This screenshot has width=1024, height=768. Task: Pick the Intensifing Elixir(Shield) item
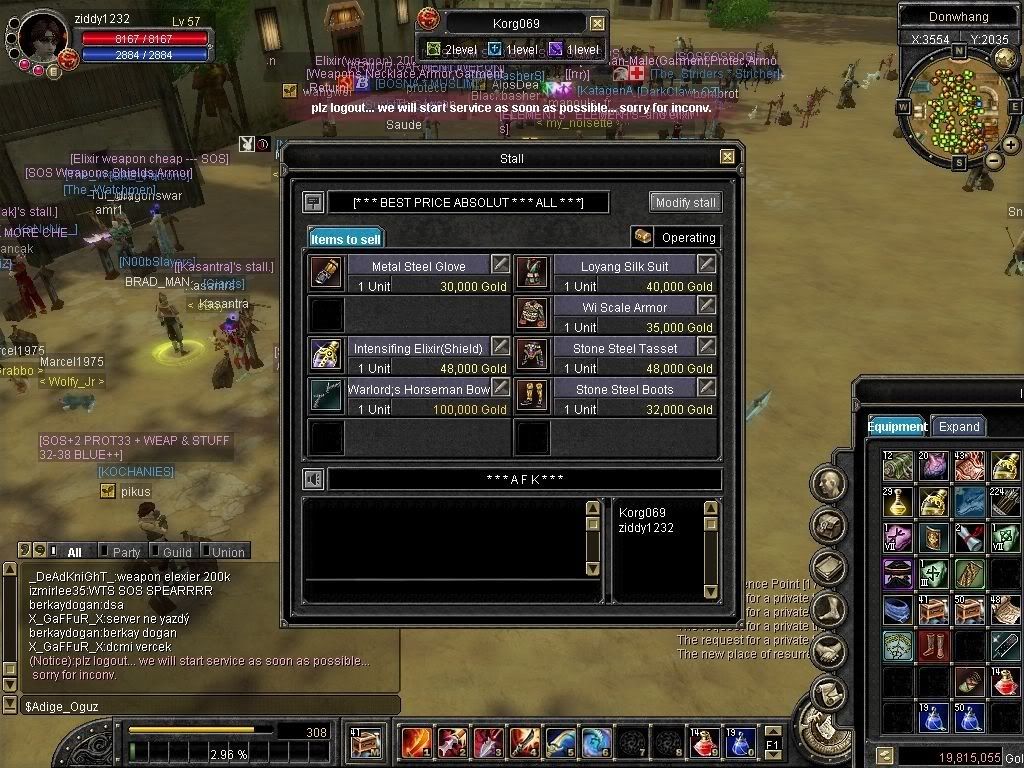click(418, 348)
